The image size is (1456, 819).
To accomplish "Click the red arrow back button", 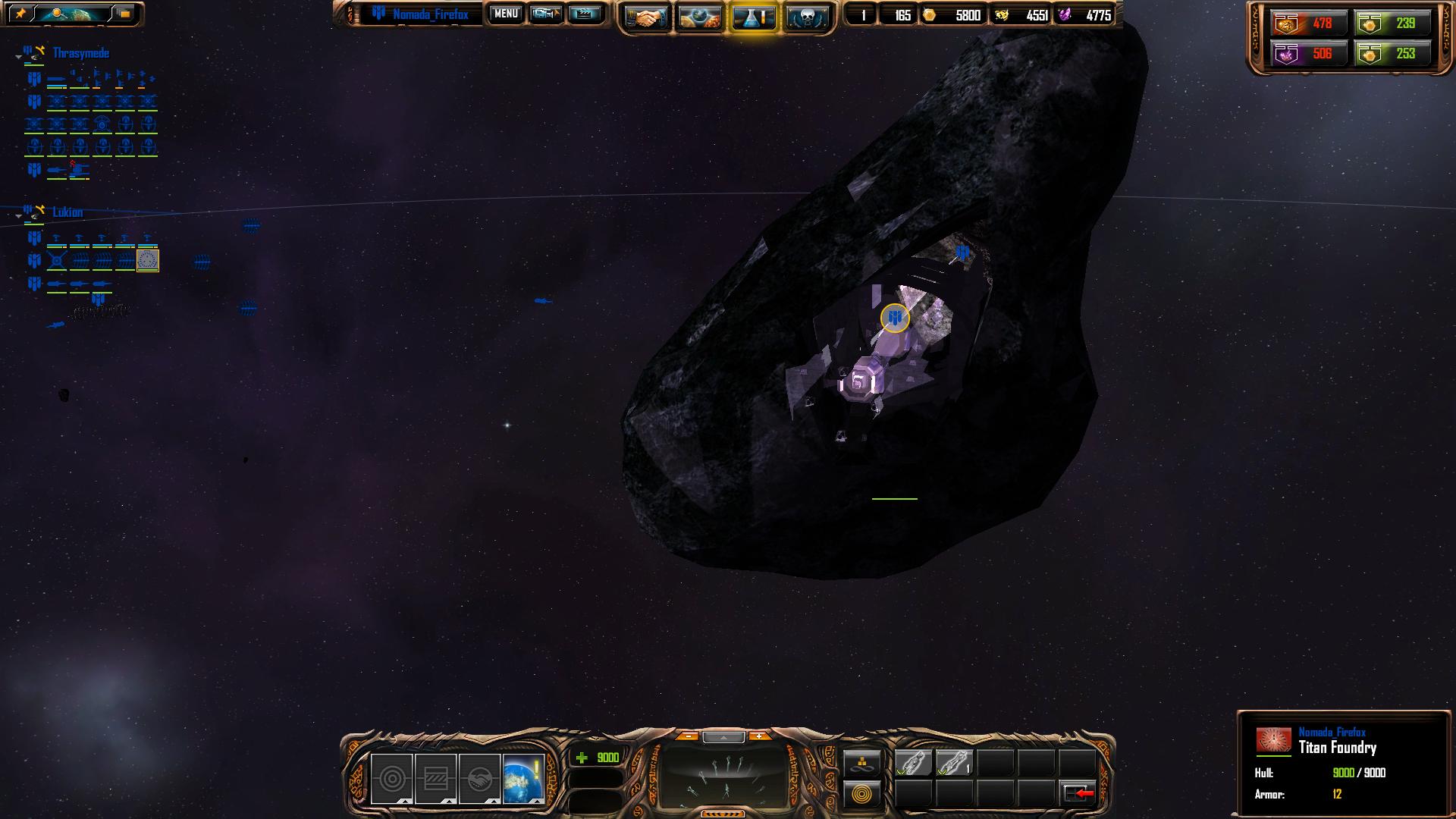I will [x=1079, y=793].
